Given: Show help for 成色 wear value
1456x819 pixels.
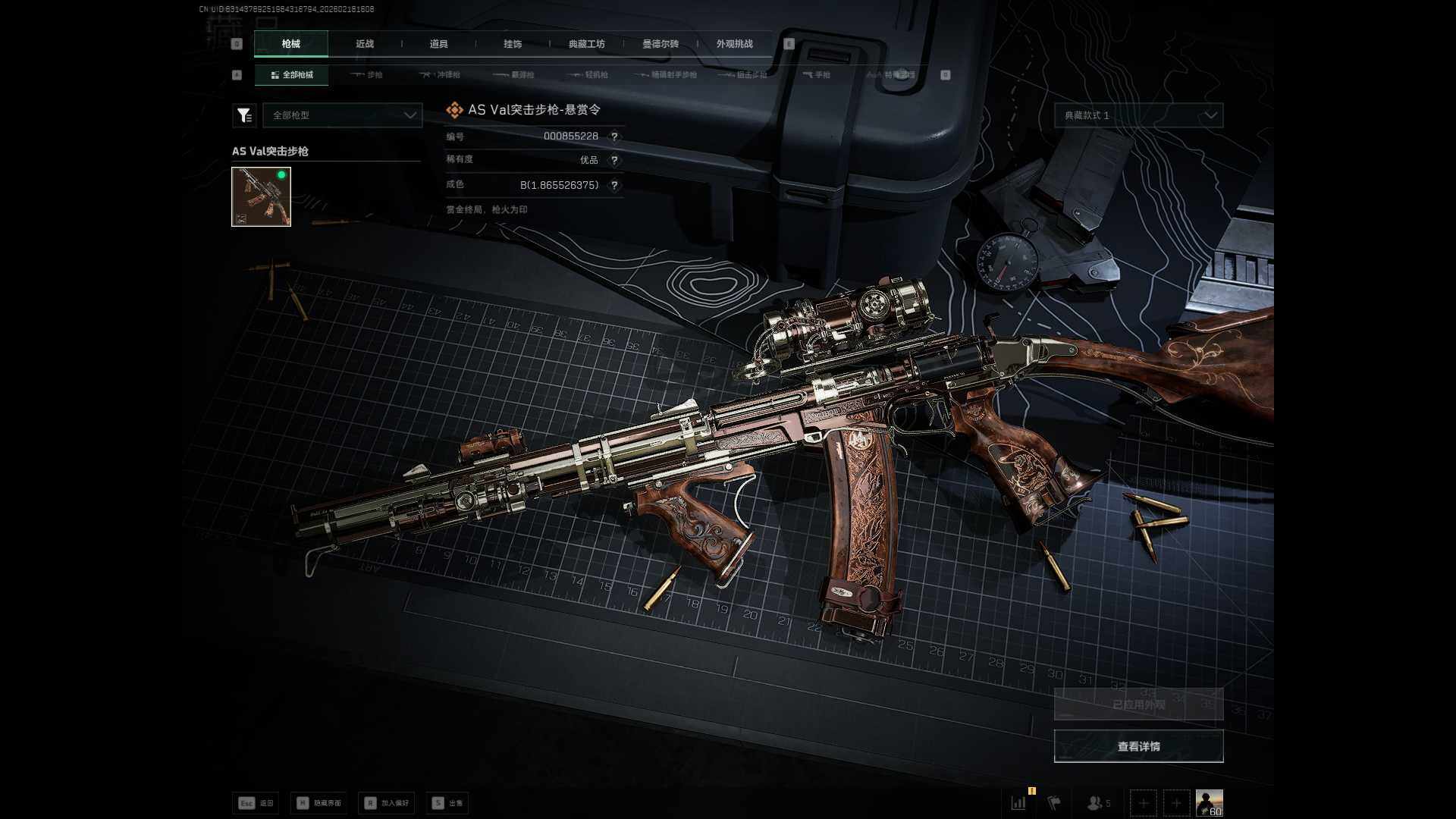Looking at the screenshot, I should click(614, 185).
